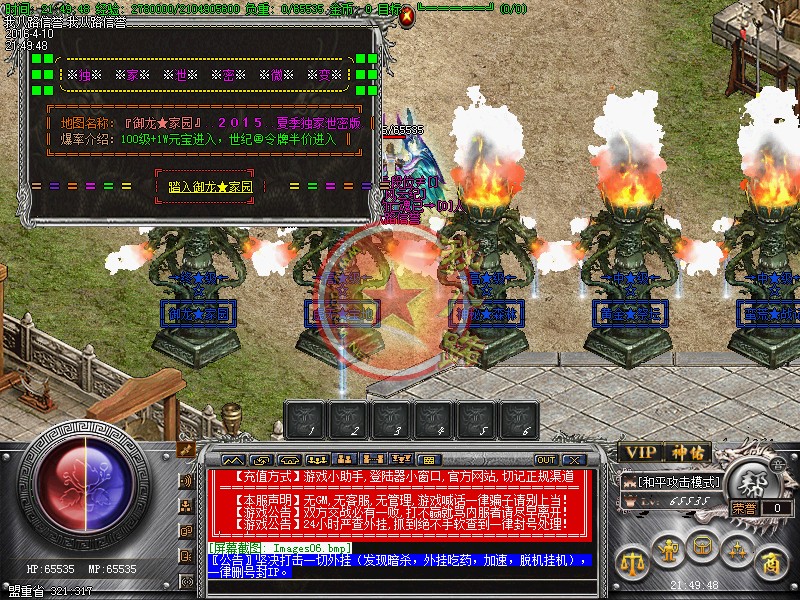Close the chat panel with X button
This screenshot has width=800, height=600.
(572, 460)
